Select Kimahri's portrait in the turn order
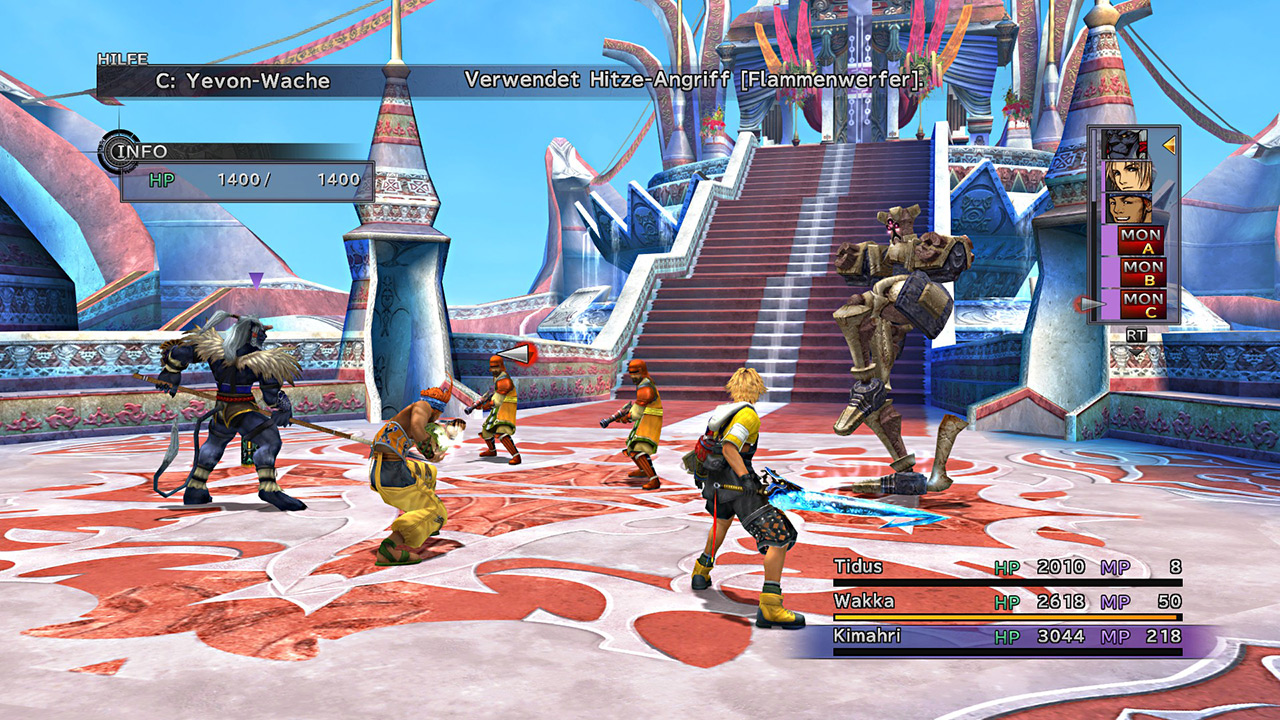The height and width of the screenshot is (720, 1280). pos(1127,145)
